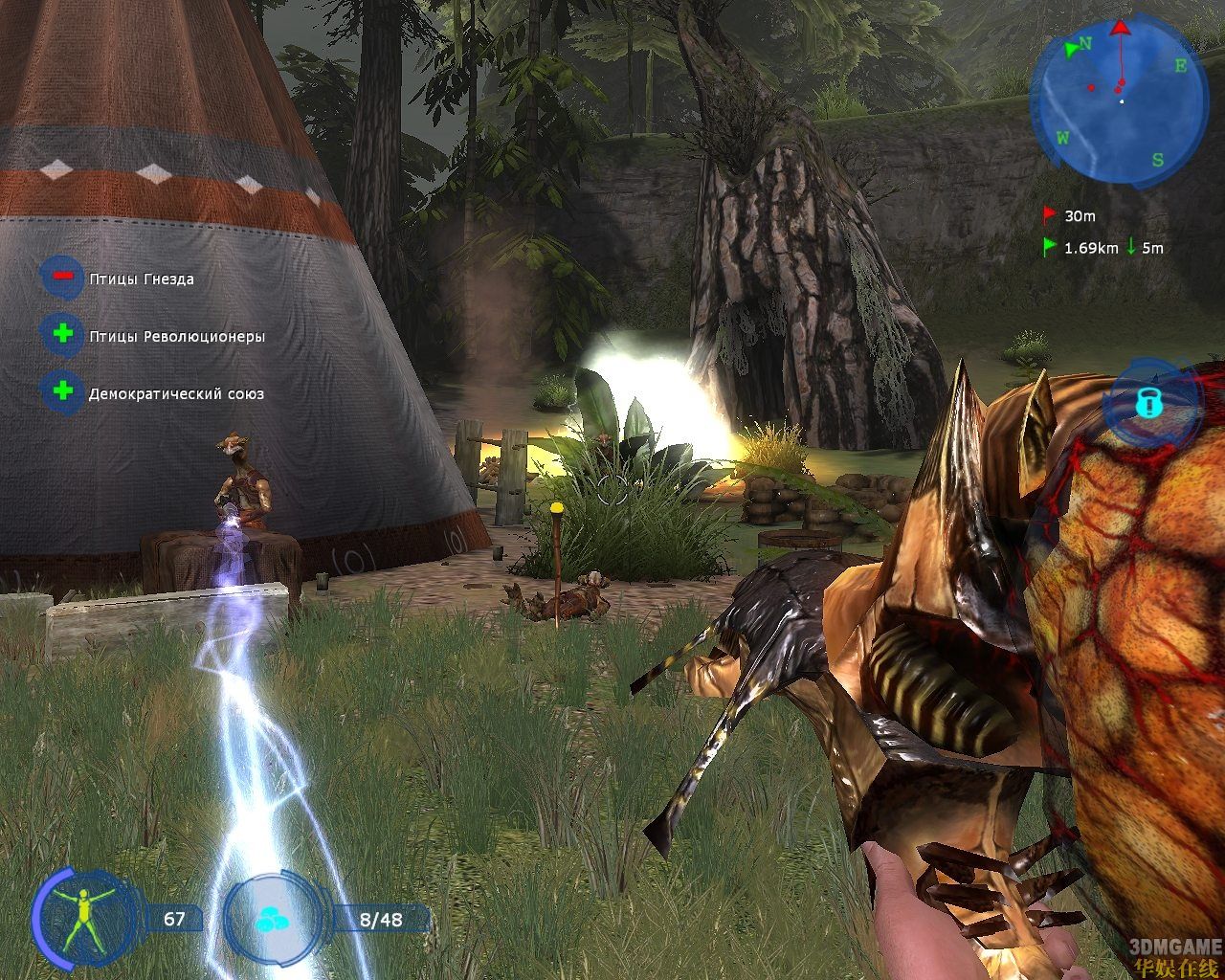Click the green flag 1.69km objective marker
The width and height of the screenshot is (1225, 980).
[1049, 247]
